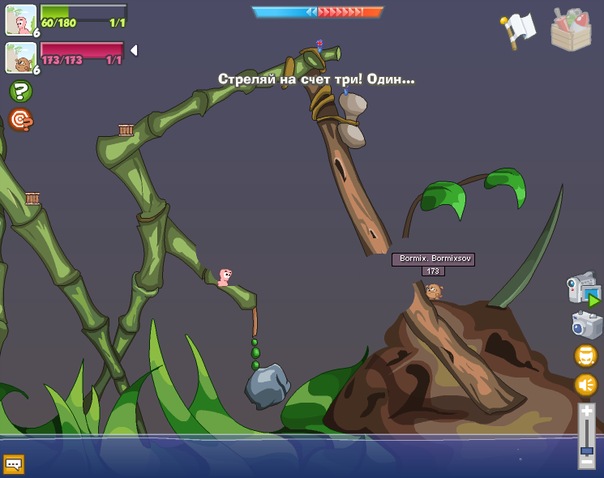Select the pink worm player portrait
The width and height of the screenshot is (604, 478).
(x=20, y=19)
